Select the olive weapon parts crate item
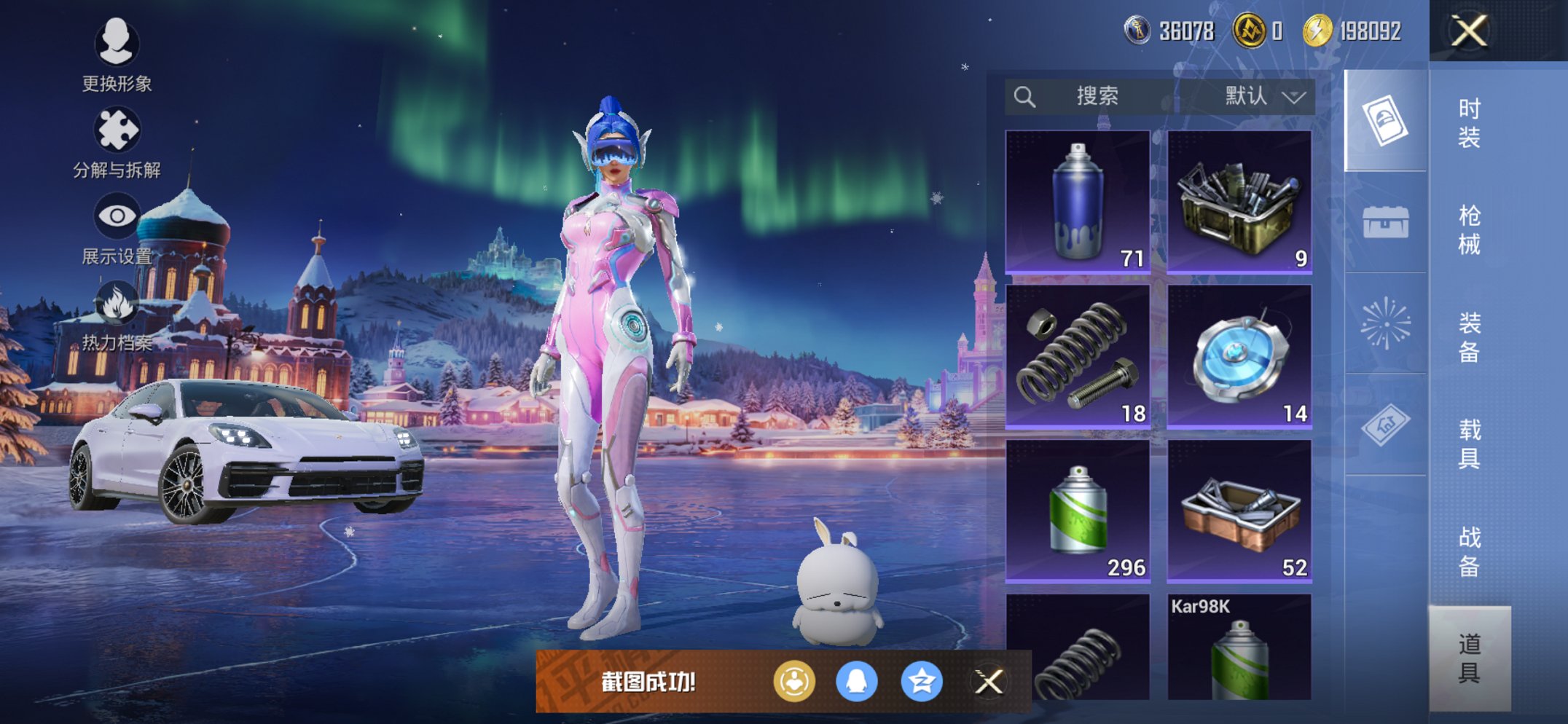The height and width of the screenshot is (724, 1568). 1239,202
